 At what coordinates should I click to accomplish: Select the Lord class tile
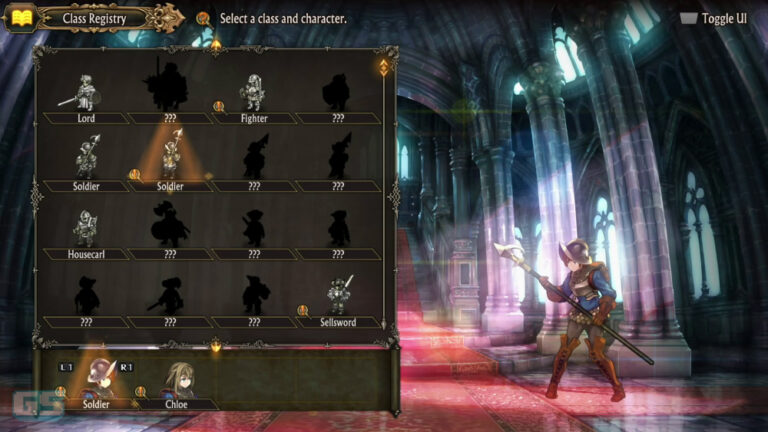pyautogui.click(x=86, y=97)
